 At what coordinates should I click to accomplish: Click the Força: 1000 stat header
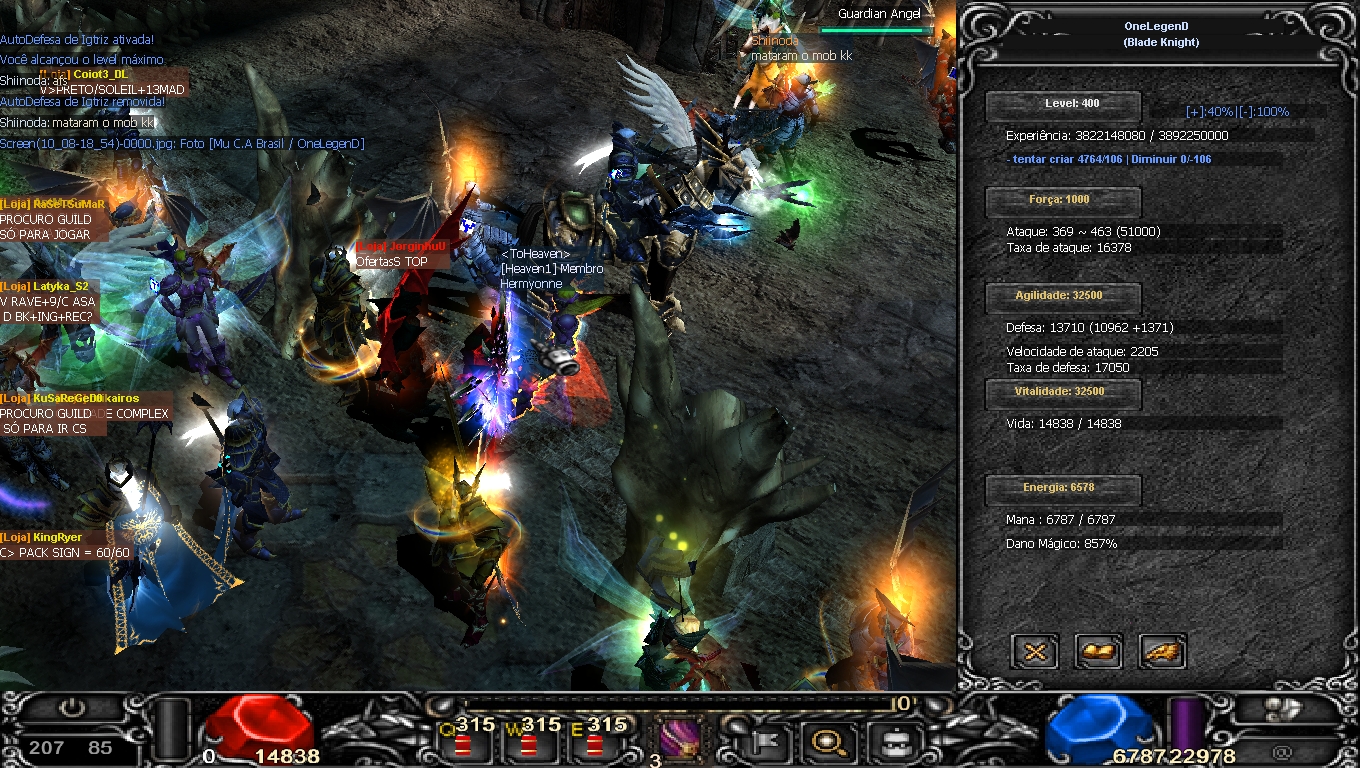pyautogui.click(x=1063, y=201)
